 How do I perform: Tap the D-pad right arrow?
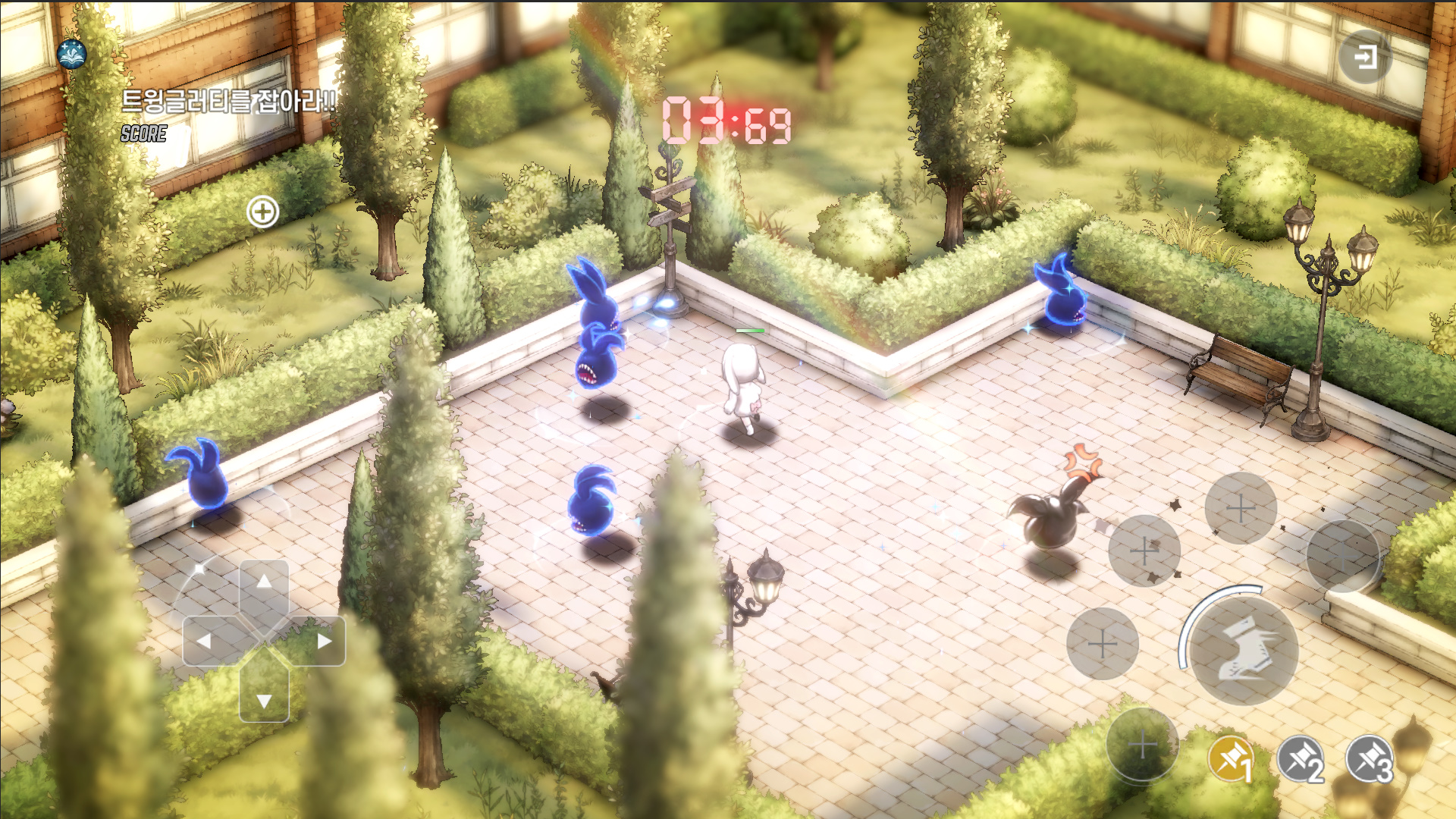[x=324, y=641]
